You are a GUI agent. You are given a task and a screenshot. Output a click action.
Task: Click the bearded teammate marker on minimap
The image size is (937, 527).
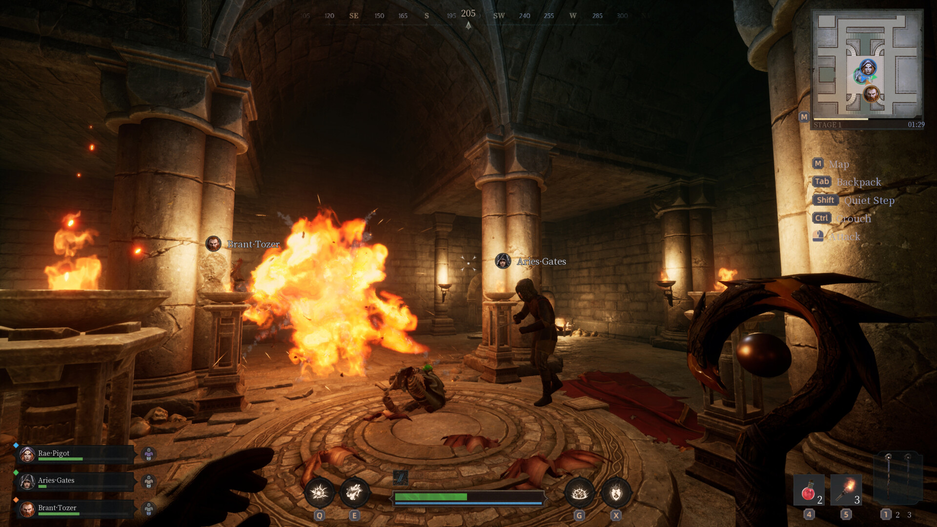872,95
